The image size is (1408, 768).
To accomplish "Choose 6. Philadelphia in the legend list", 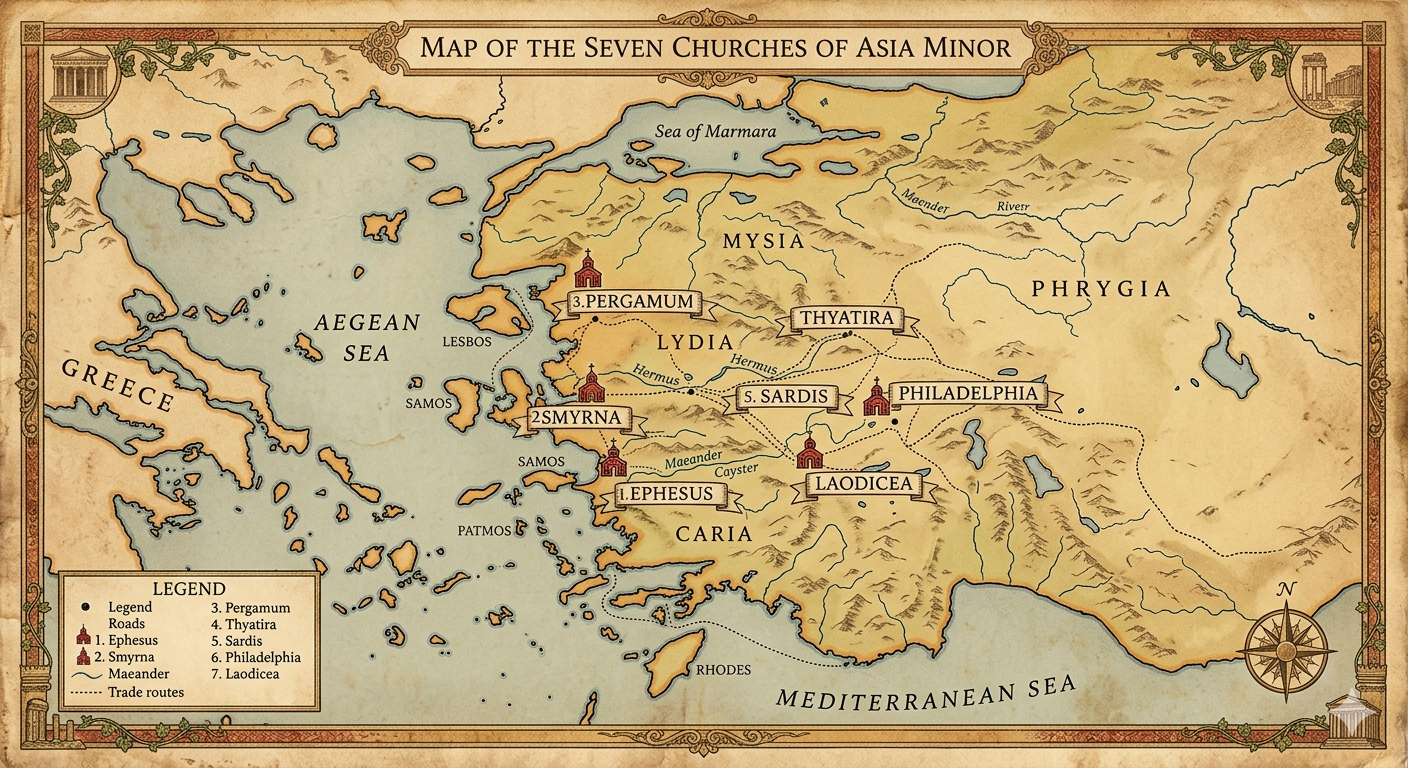I will pos(255,657).
